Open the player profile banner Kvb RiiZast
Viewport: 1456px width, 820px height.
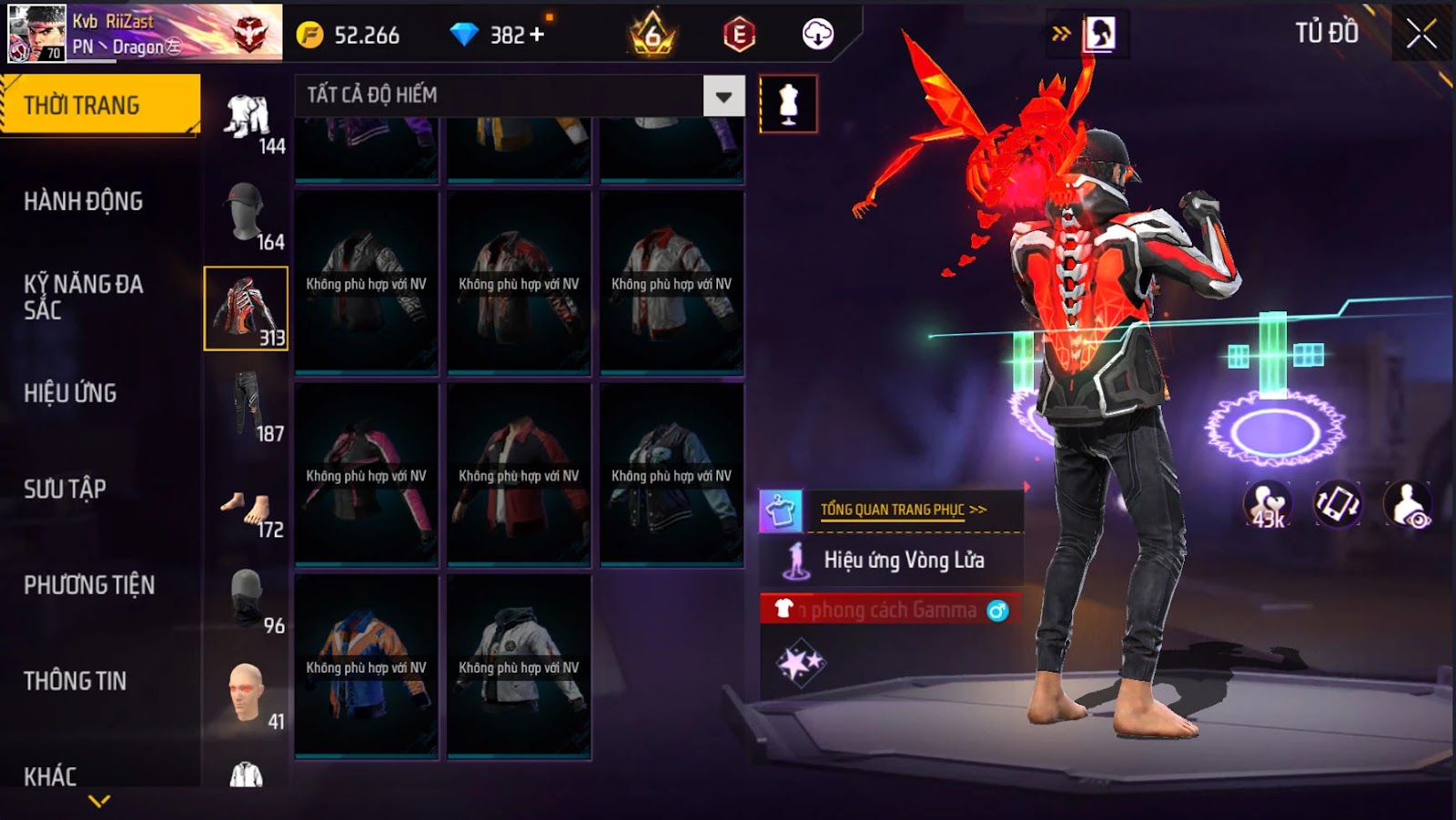tap(146, 34)
